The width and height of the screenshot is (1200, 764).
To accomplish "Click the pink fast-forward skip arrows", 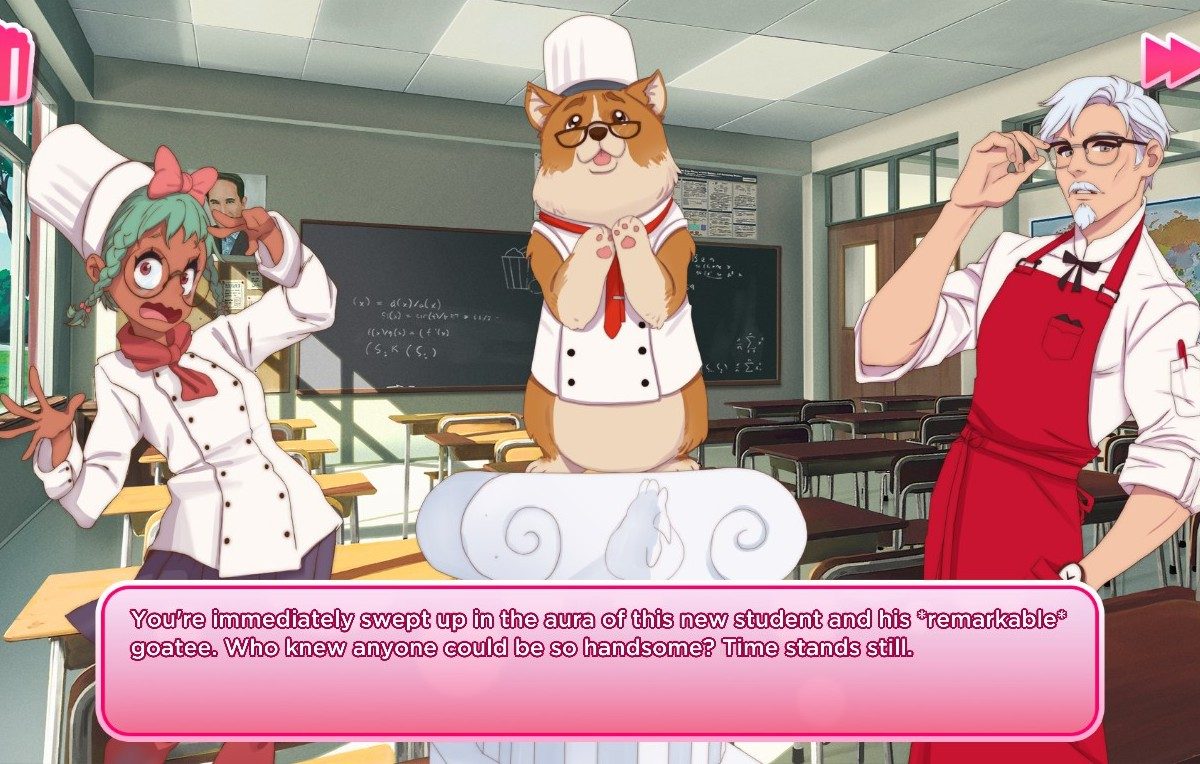I will 1170,59.
